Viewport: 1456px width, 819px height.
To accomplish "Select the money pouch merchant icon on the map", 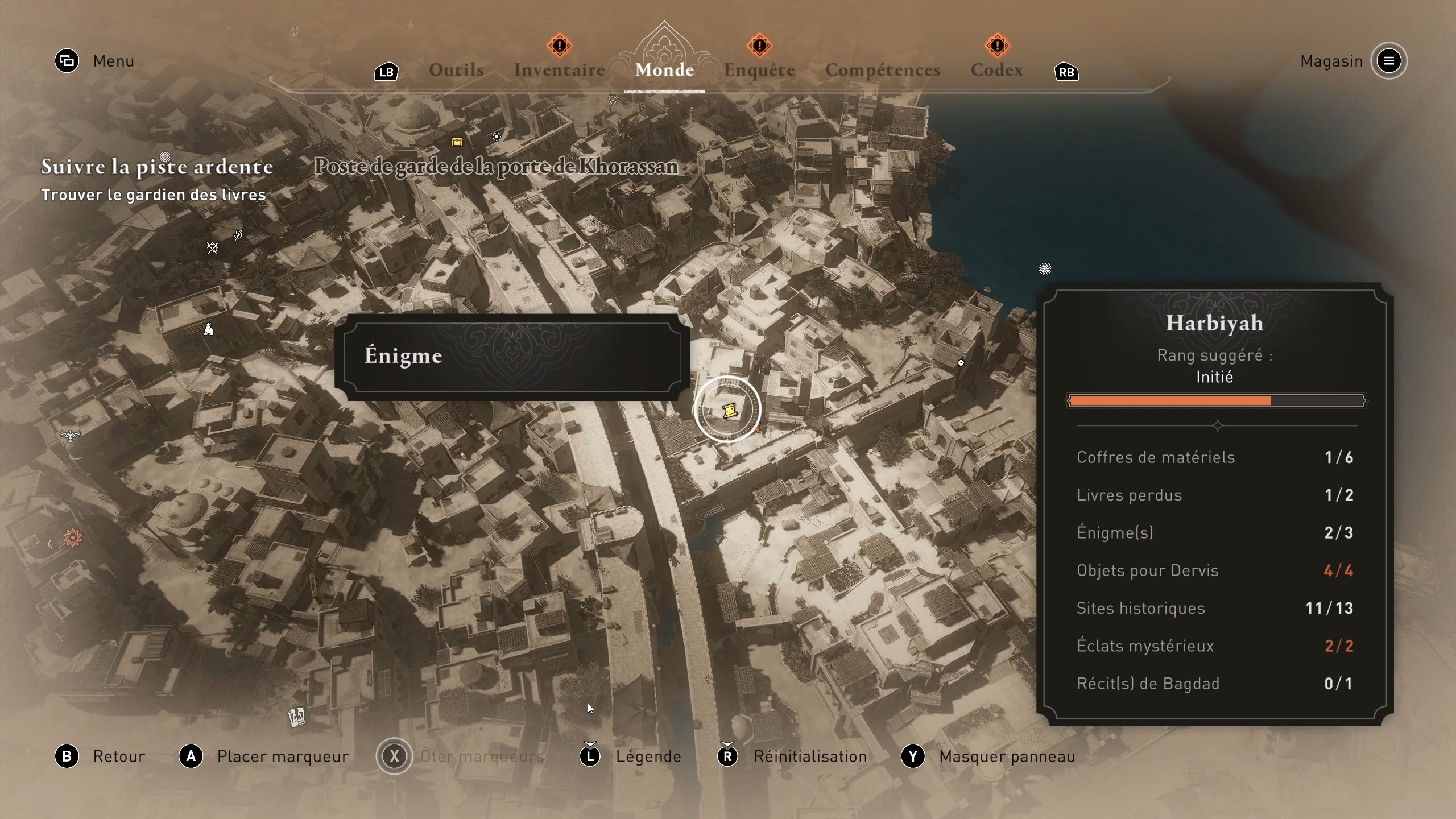I will [x=209, y=330].
